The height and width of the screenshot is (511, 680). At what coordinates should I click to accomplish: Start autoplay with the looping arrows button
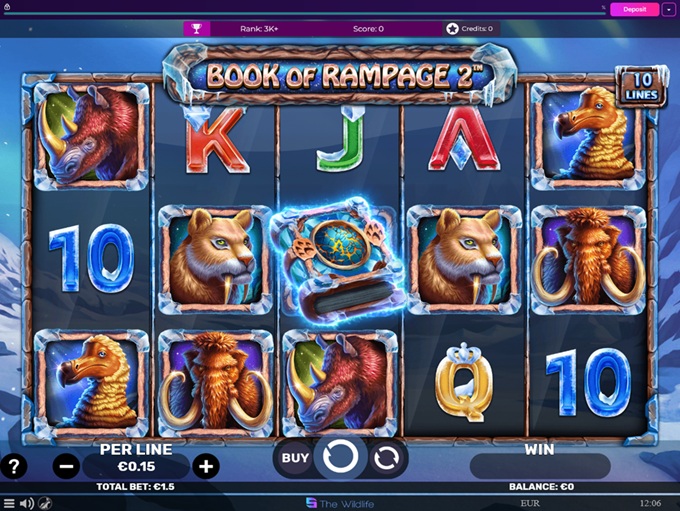(385, 458)
